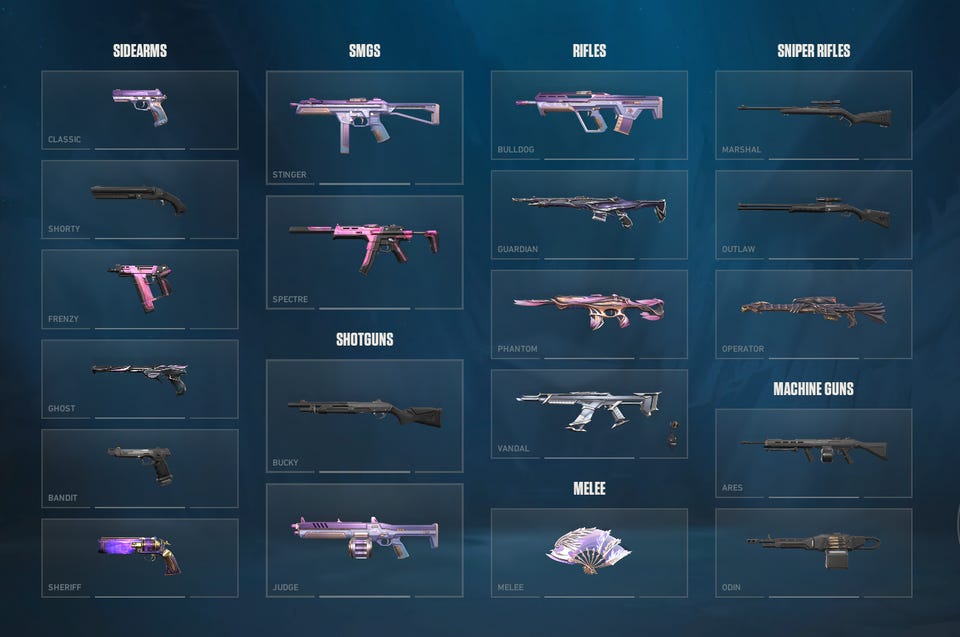Choose the pink Frenzy pistol tile
960x637 pixels.
[140, 289]
